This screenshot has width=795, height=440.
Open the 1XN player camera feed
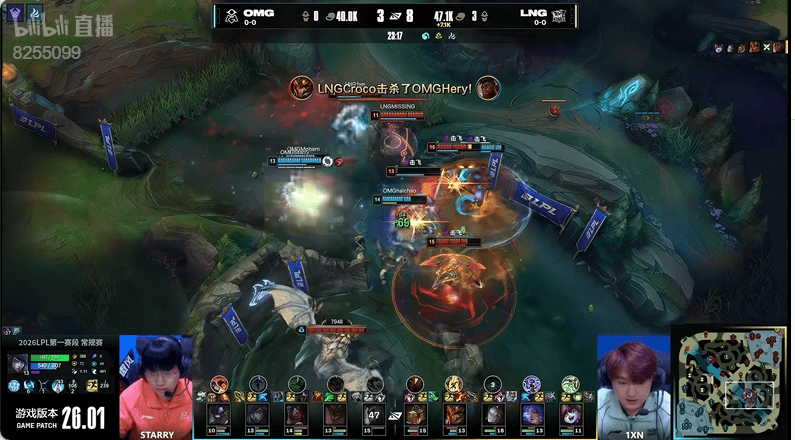pos(633,385)
